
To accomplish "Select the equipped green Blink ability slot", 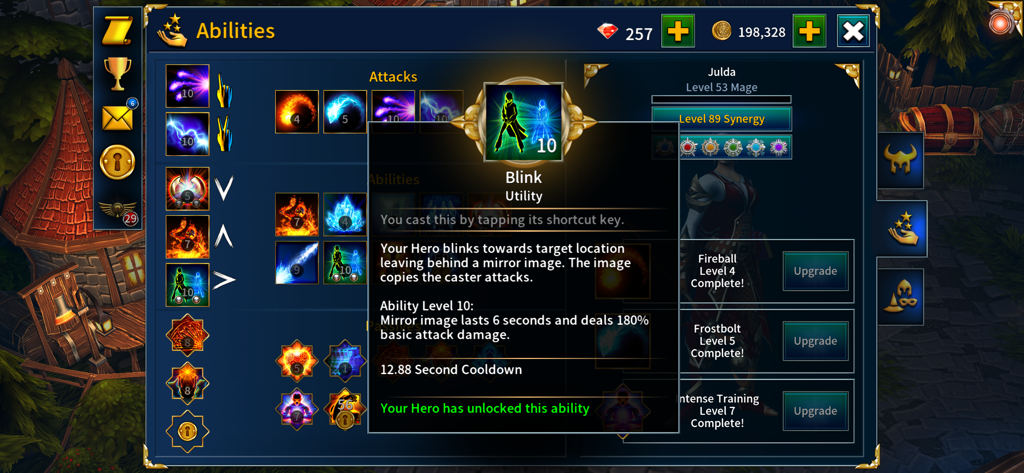I will point(187,284).
